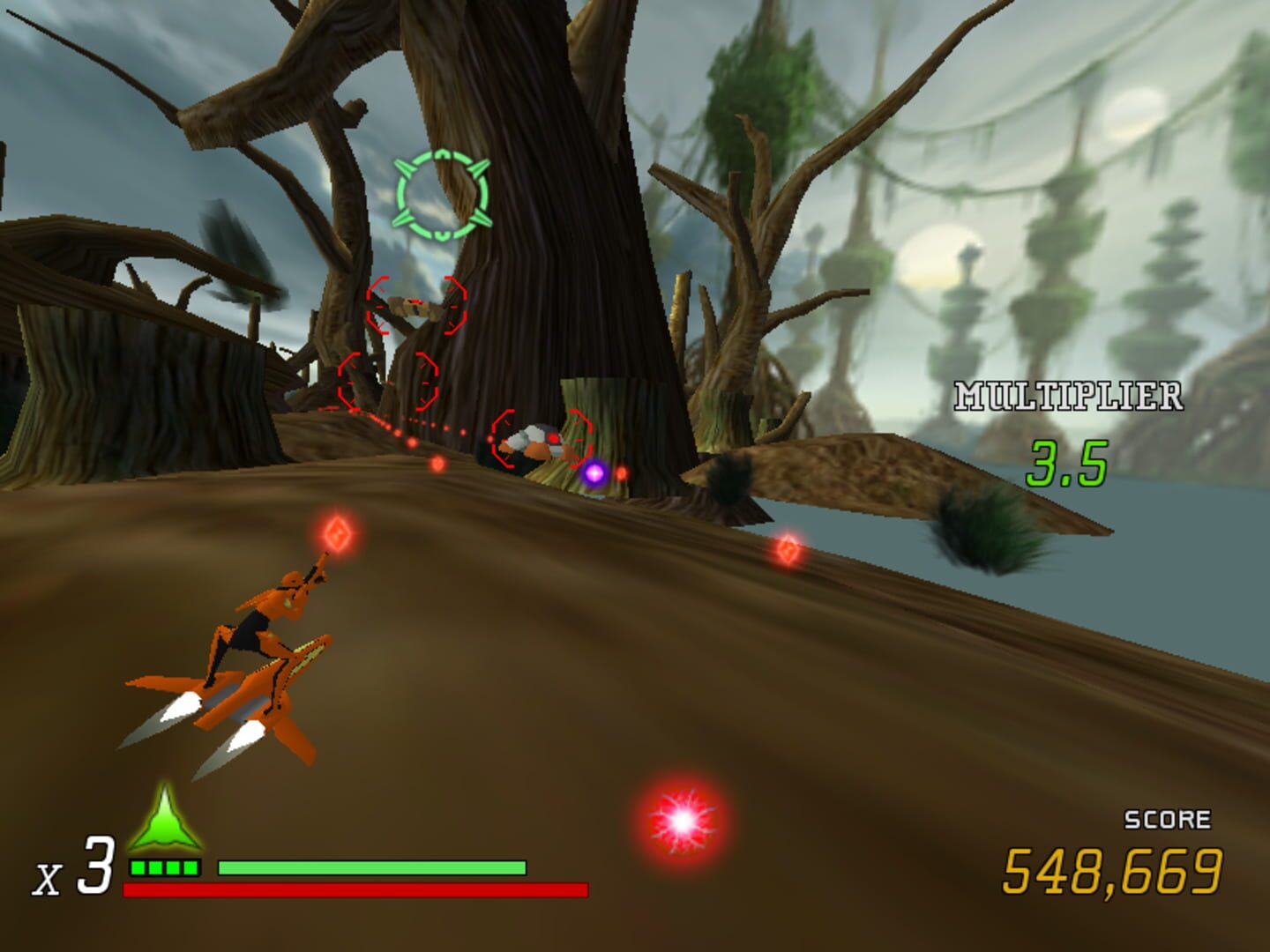Screen dimensions: 1270x952
Task: Click the SCORE label
Action: coord(1167,820)
